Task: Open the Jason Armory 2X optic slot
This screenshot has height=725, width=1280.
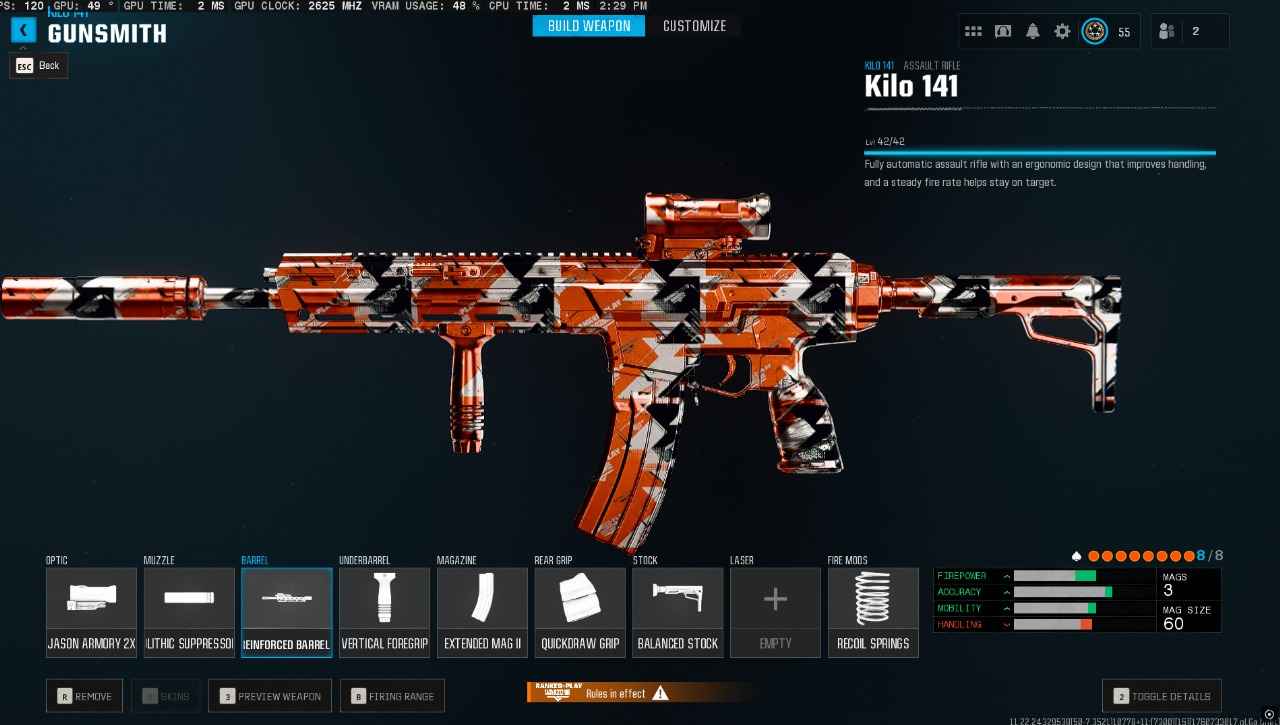Action: (91, 612)
